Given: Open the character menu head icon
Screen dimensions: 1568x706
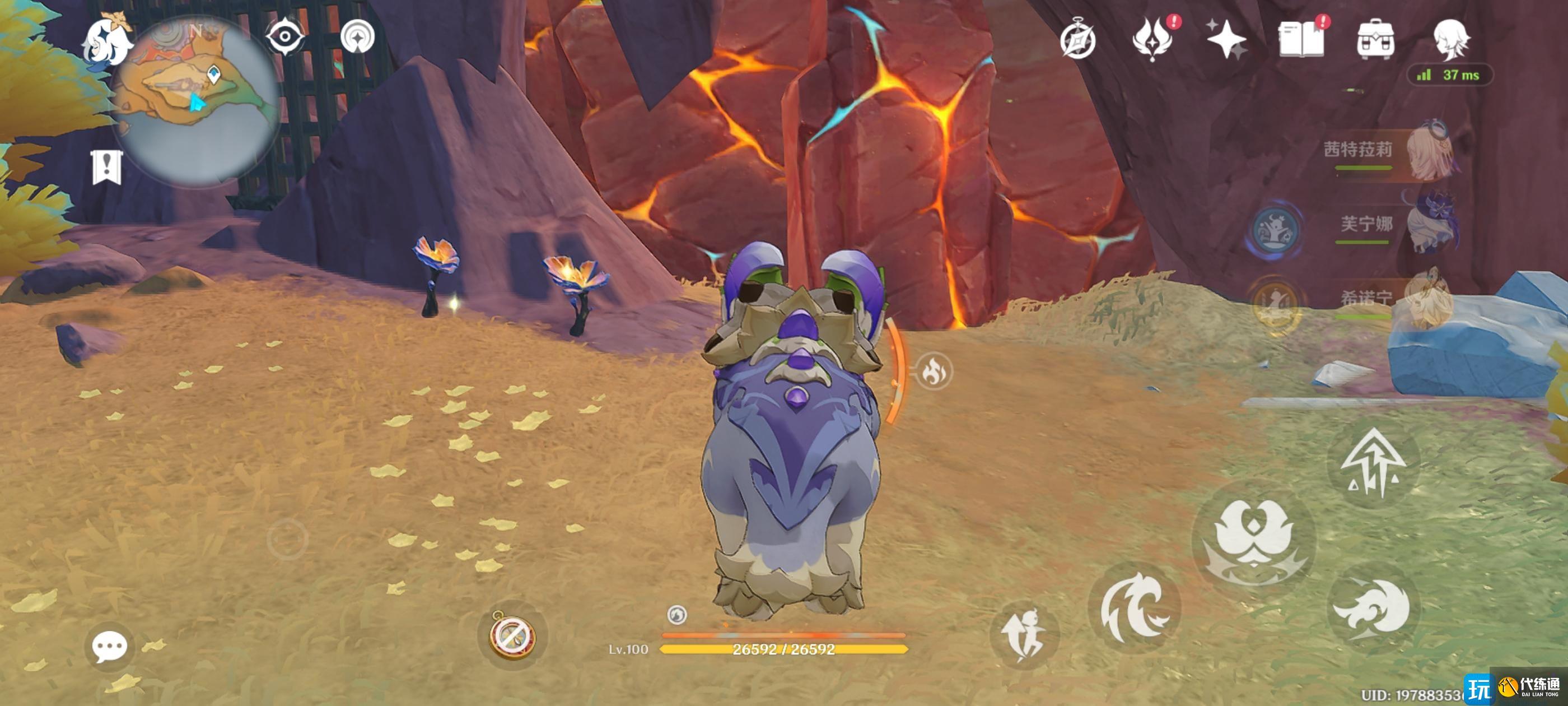Looking at the screenshot, I should click(1451, 40).
